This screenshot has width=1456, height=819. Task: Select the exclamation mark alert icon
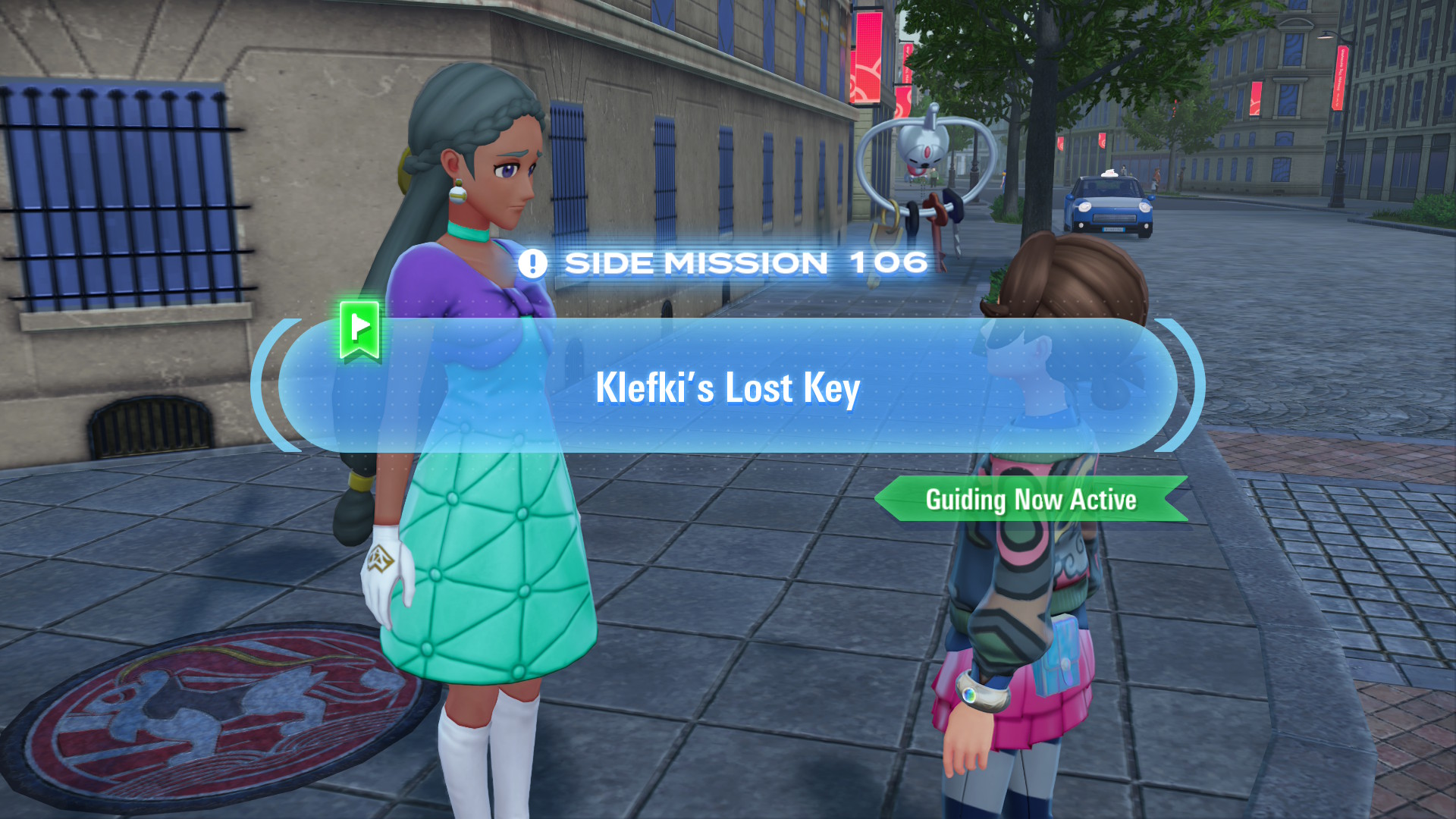[x=533, y=262]
